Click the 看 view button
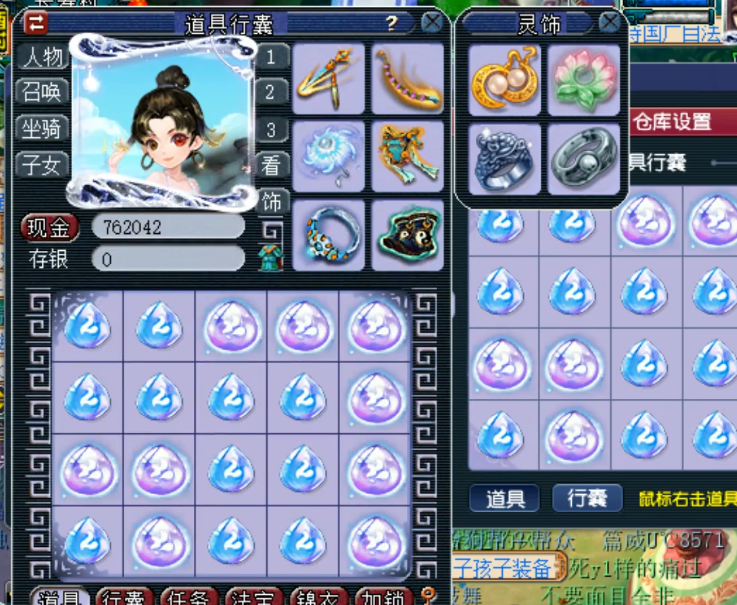The width and height of the screenshot is (737, 605). pos(270,165)
